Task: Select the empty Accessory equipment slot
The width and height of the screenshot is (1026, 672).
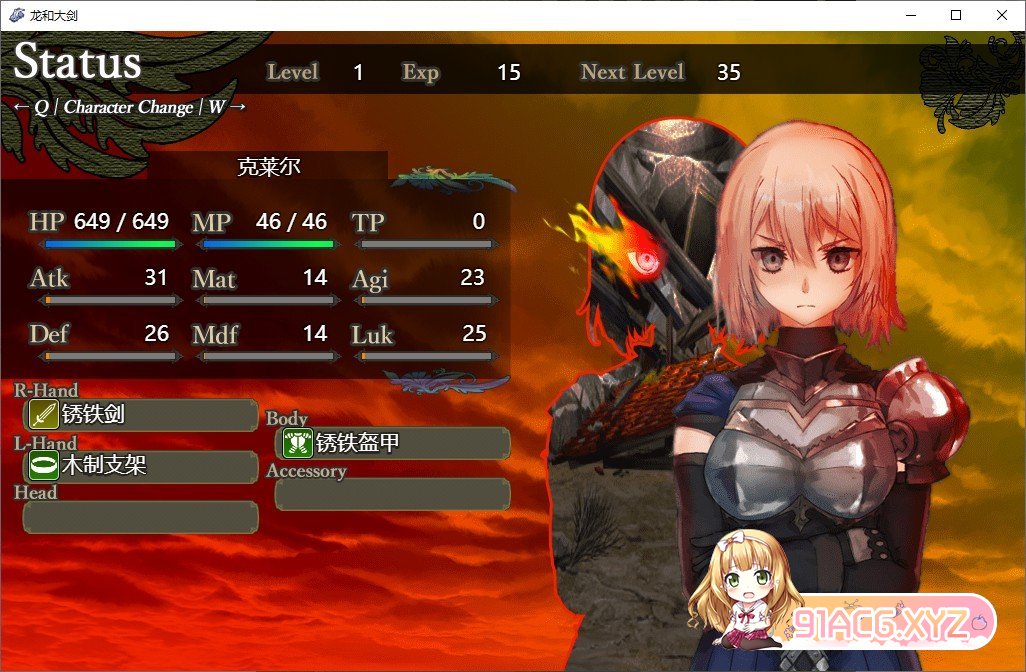Action: (x=392, y=494)
